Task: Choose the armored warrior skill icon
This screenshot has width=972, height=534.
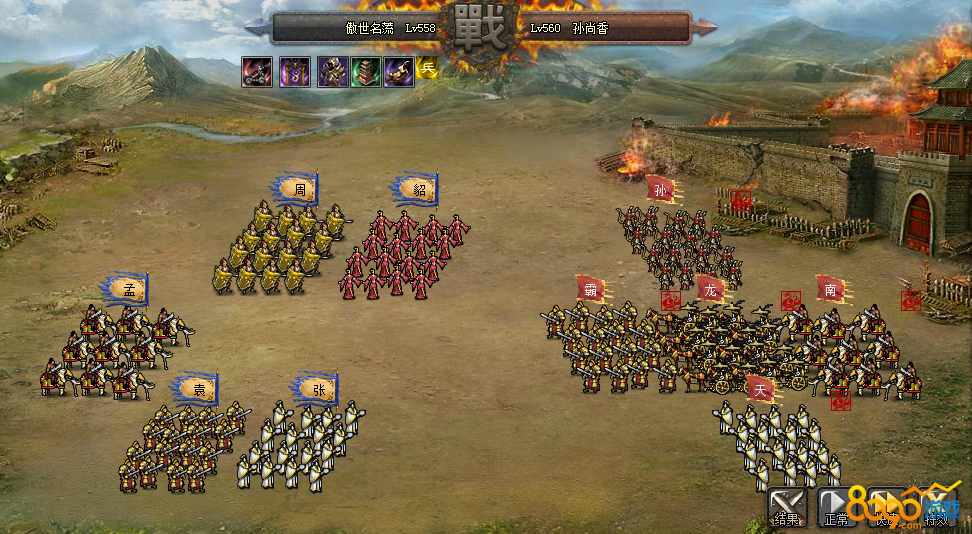Action: click(x=333, y=72)
